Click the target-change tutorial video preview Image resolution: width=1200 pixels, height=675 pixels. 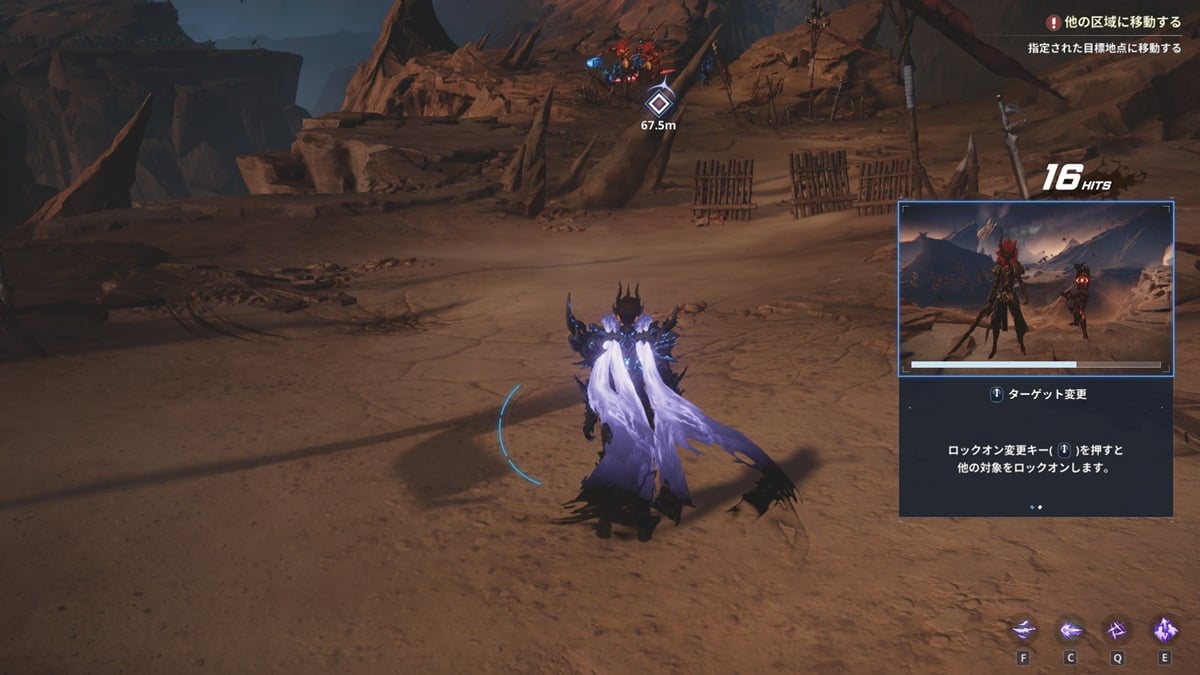[x=1036, y=289]
